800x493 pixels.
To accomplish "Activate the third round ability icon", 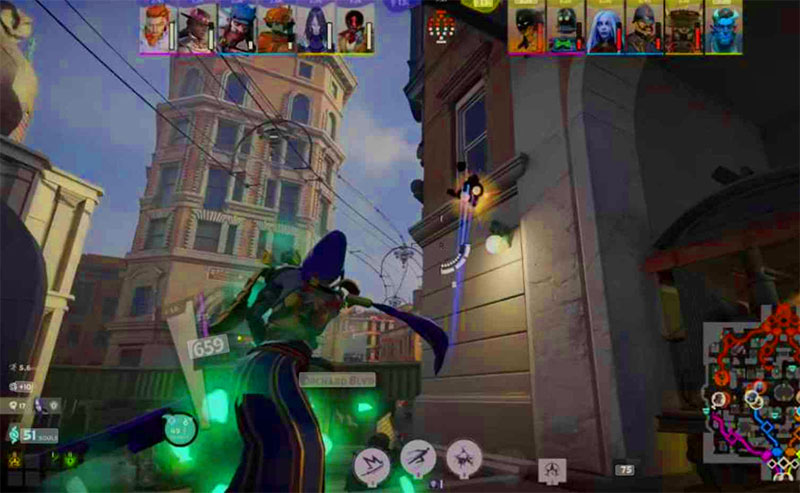I will click(x=464, y=458).
